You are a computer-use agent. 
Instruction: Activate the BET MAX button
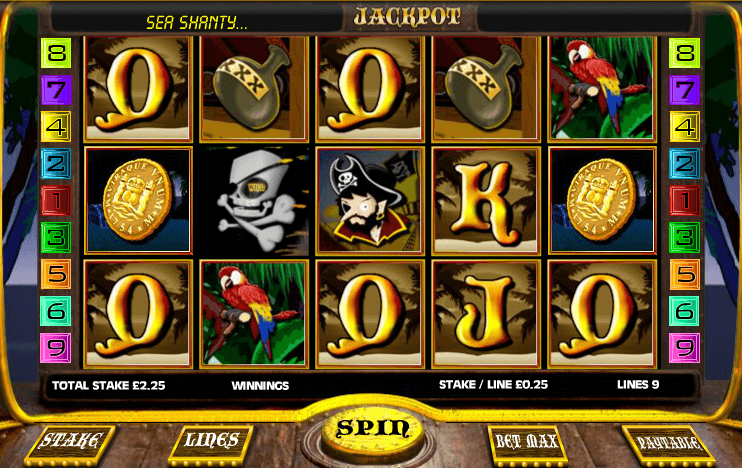pos(528,441)
